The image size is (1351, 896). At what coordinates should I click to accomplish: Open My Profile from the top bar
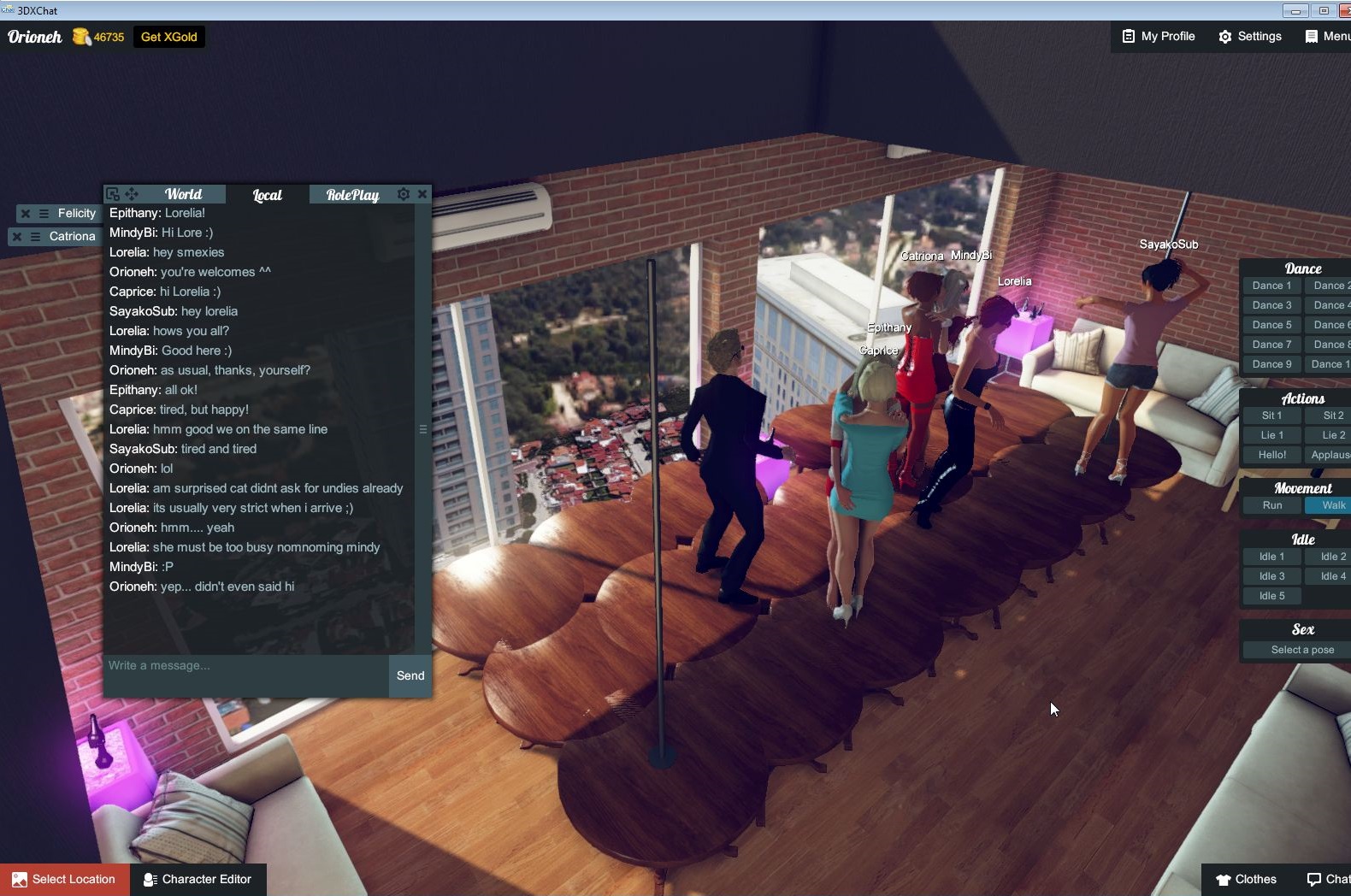coord(1158,36)
